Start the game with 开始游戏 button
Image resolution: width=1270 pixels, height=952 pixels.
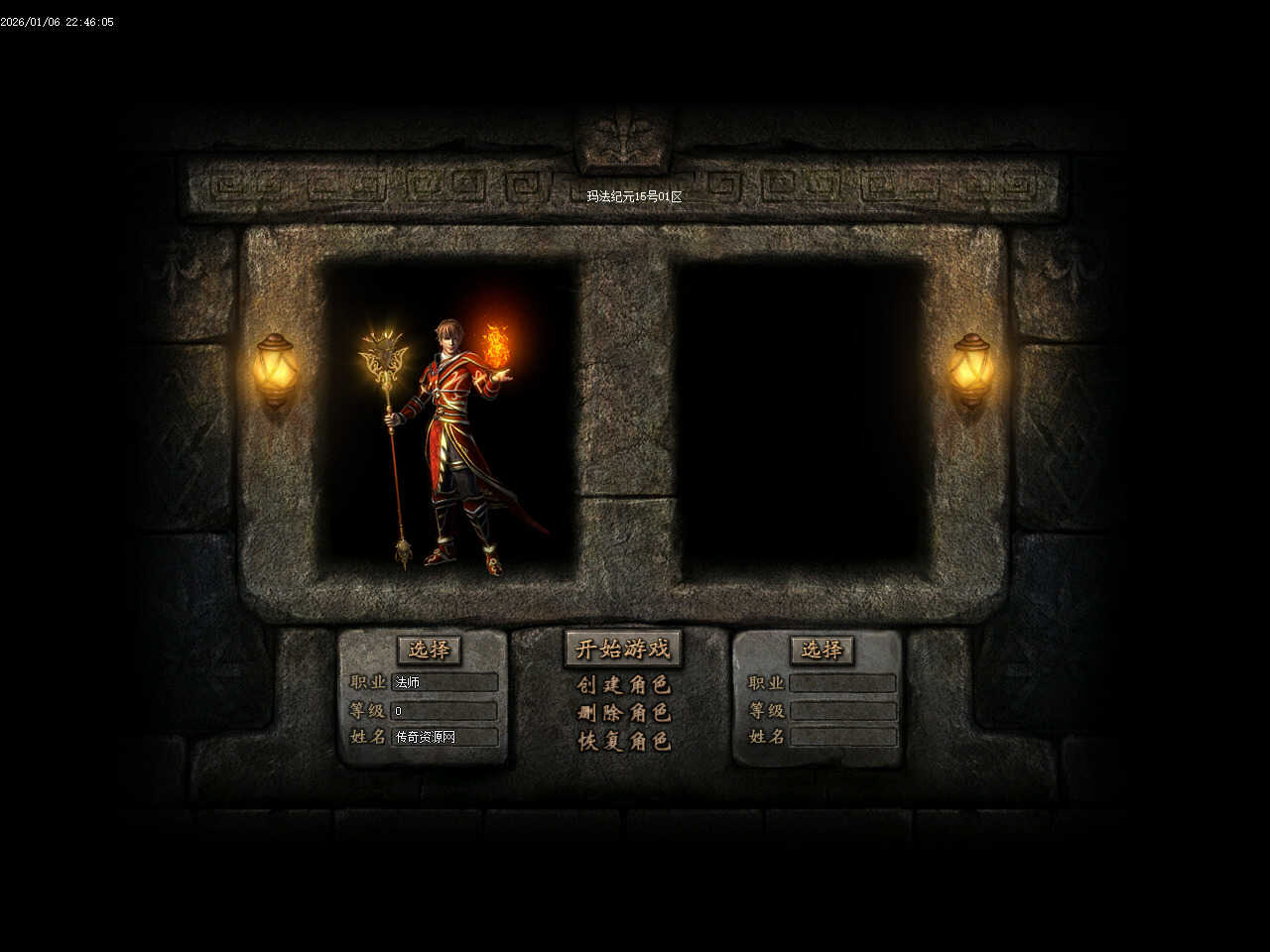point(623,650)
